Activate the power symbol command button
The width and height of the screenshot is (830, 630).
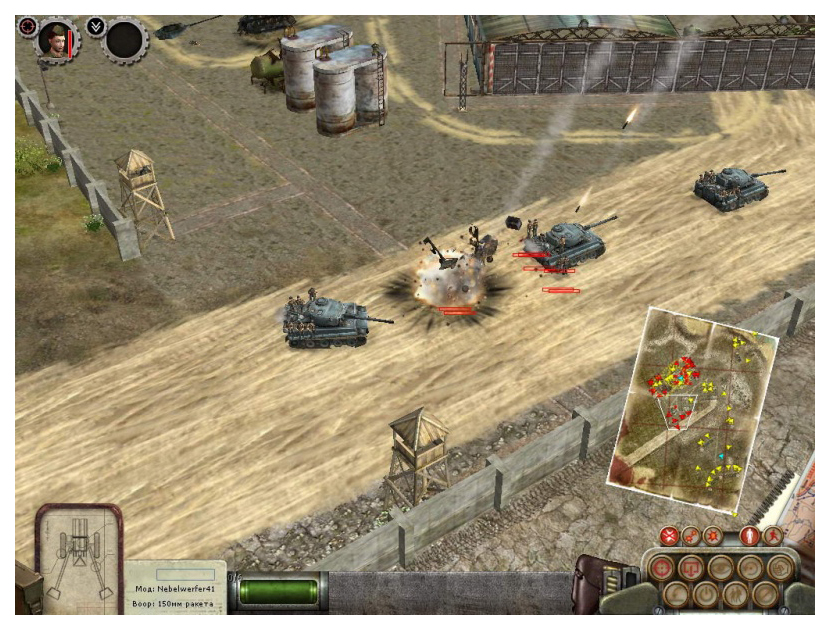[x=705, y=593]
